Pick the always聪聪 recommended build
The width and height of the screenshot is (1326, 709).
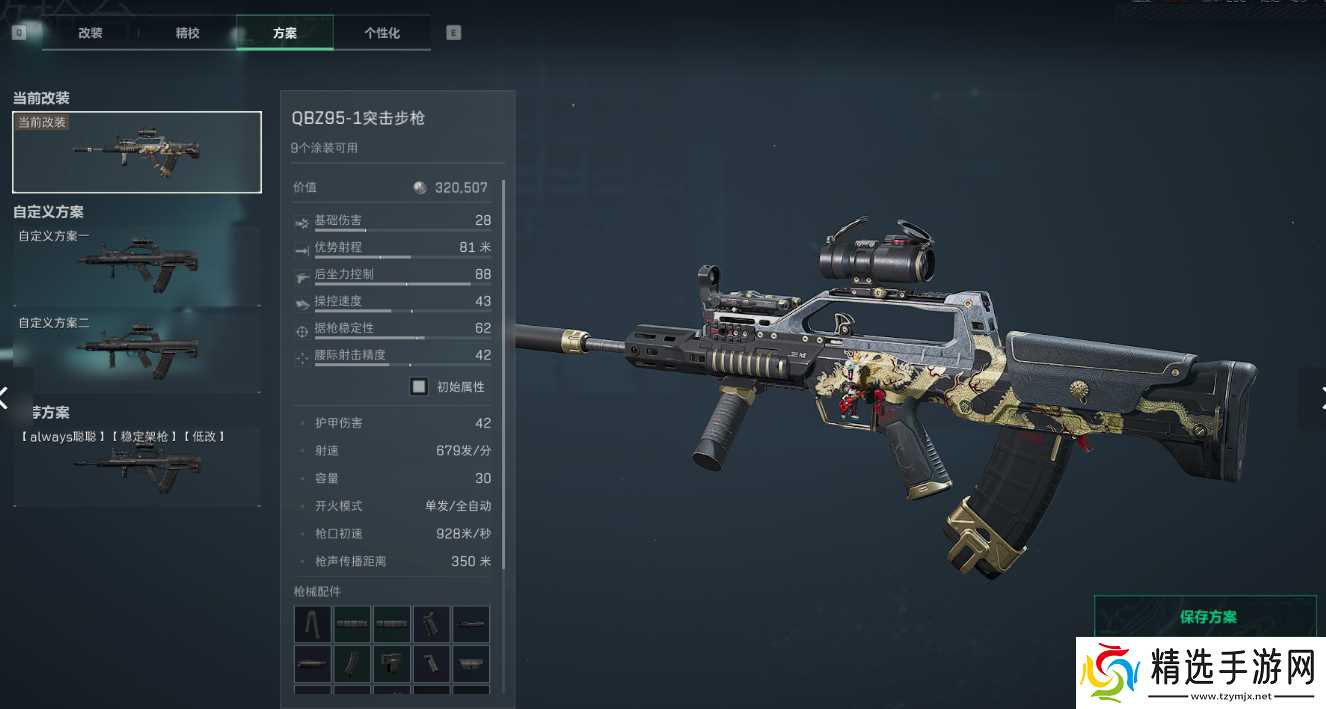click(137, 465)
